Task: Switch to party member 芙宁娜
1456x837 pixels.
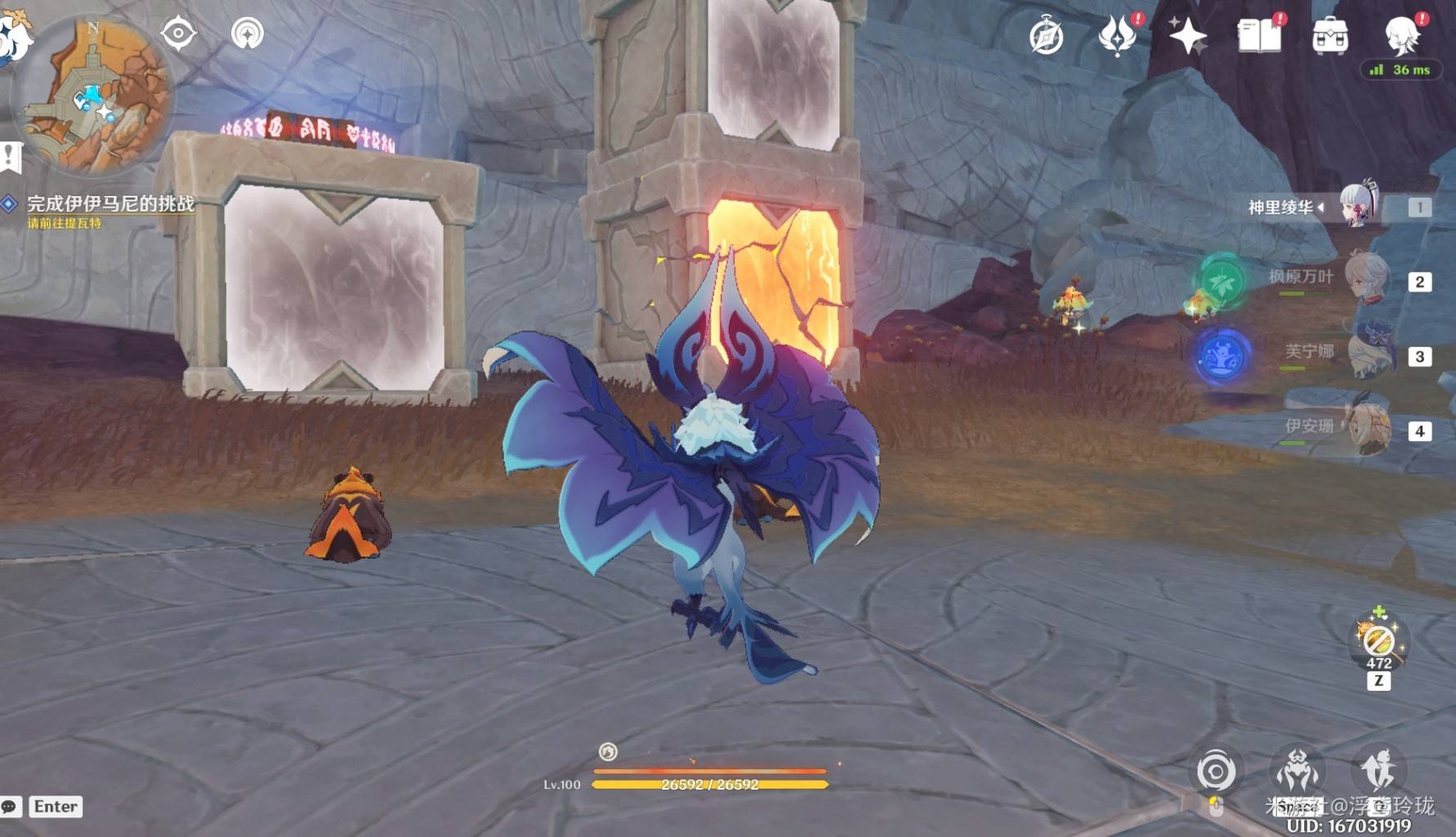Action: (1369, 353)
